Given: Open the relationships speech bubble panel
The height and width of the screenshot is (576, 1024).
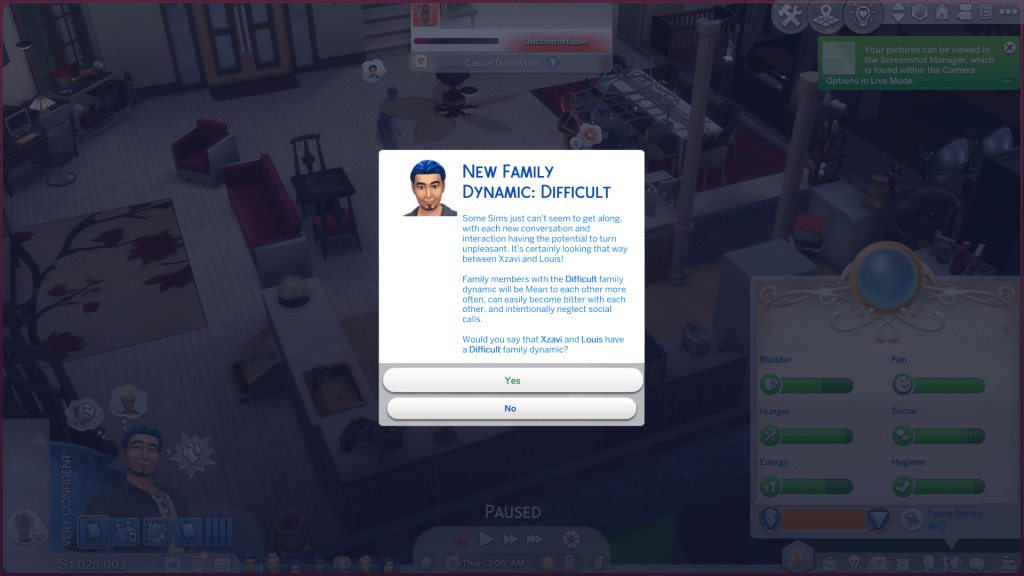Looking at the screenshot, I should [x=976, y=563].
